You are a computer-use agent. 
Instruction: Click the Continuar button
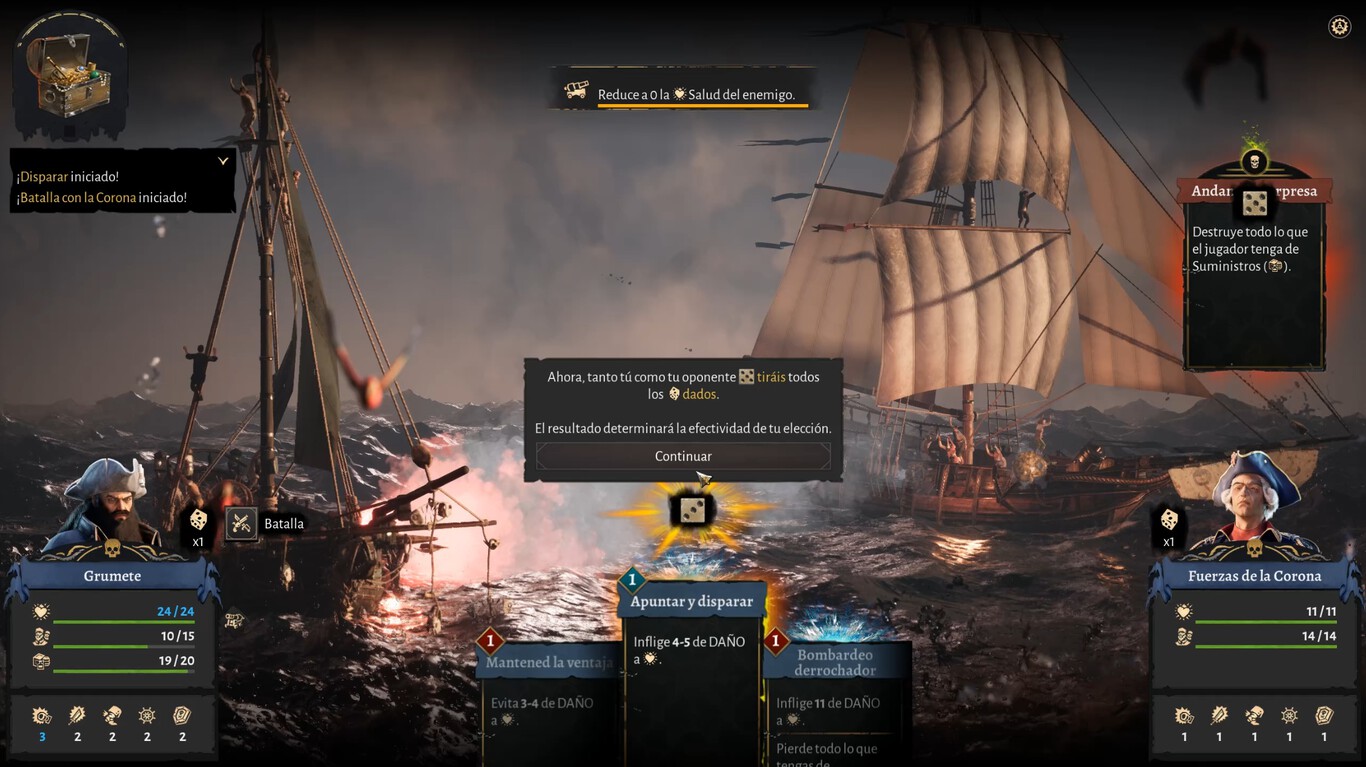tap(683, 456)
